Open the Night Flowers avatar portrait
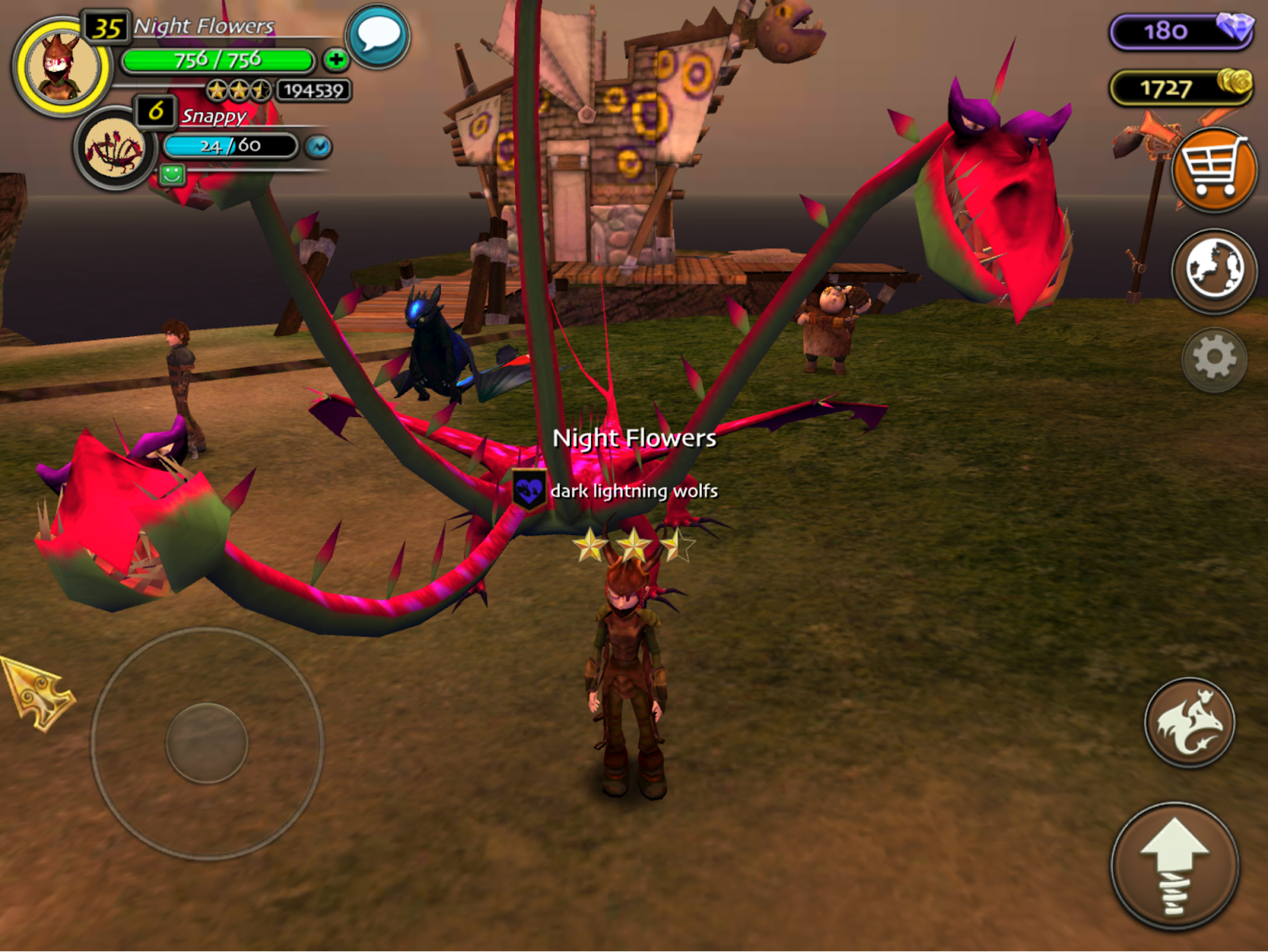The height and width of the screenshot is (952, 1268). pyautogui.click(x=61, y=68)
